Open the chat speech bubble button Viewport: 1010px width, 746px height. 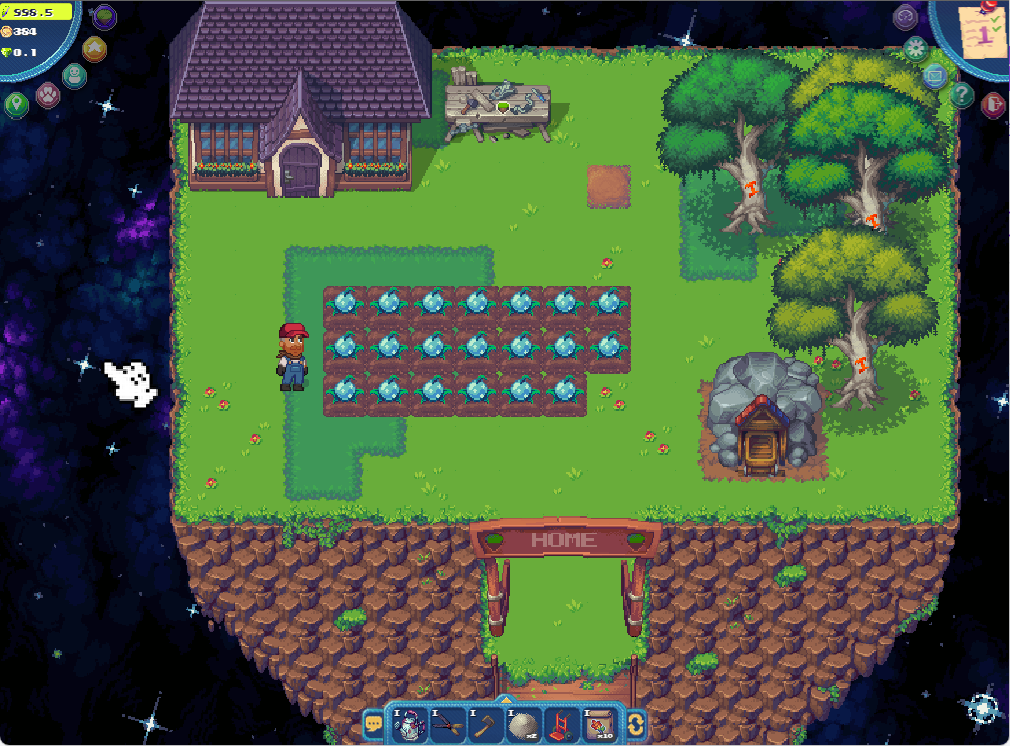(374, 723)
